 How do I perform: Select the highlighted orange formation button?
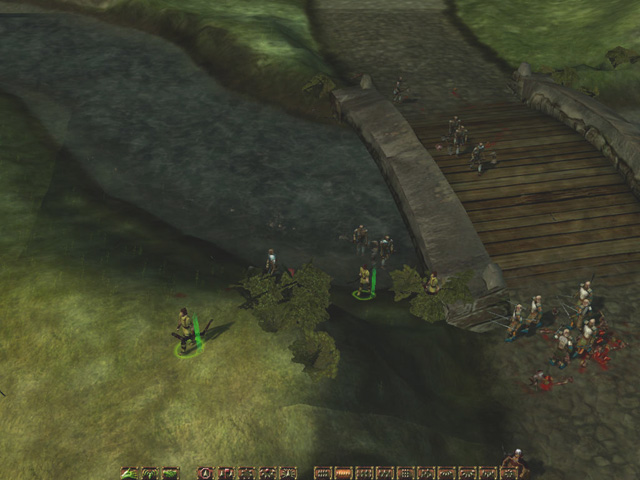[x=343, y=473]
